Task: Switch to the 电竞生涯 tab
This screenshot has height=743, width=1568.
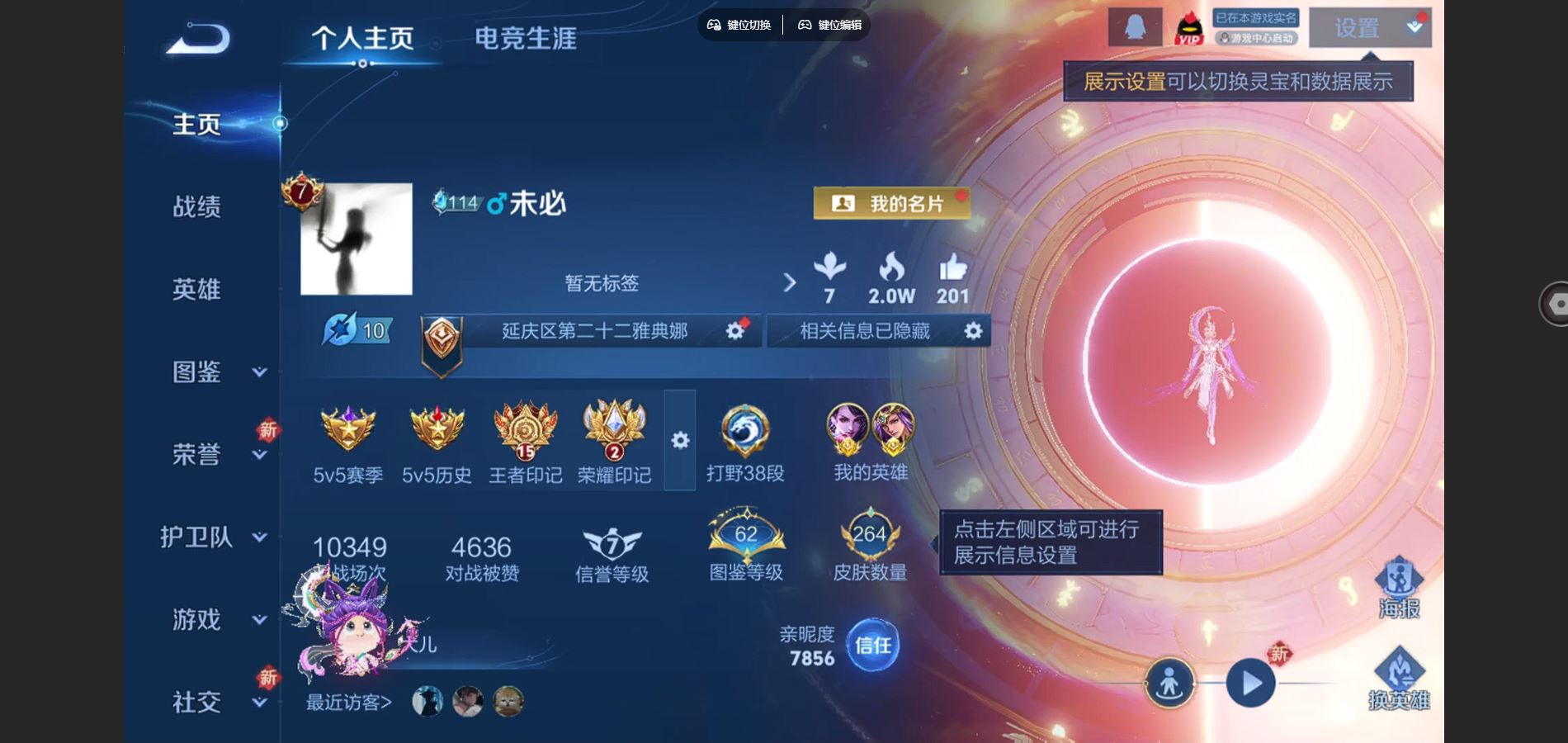Action: click(x=526, y=37)
